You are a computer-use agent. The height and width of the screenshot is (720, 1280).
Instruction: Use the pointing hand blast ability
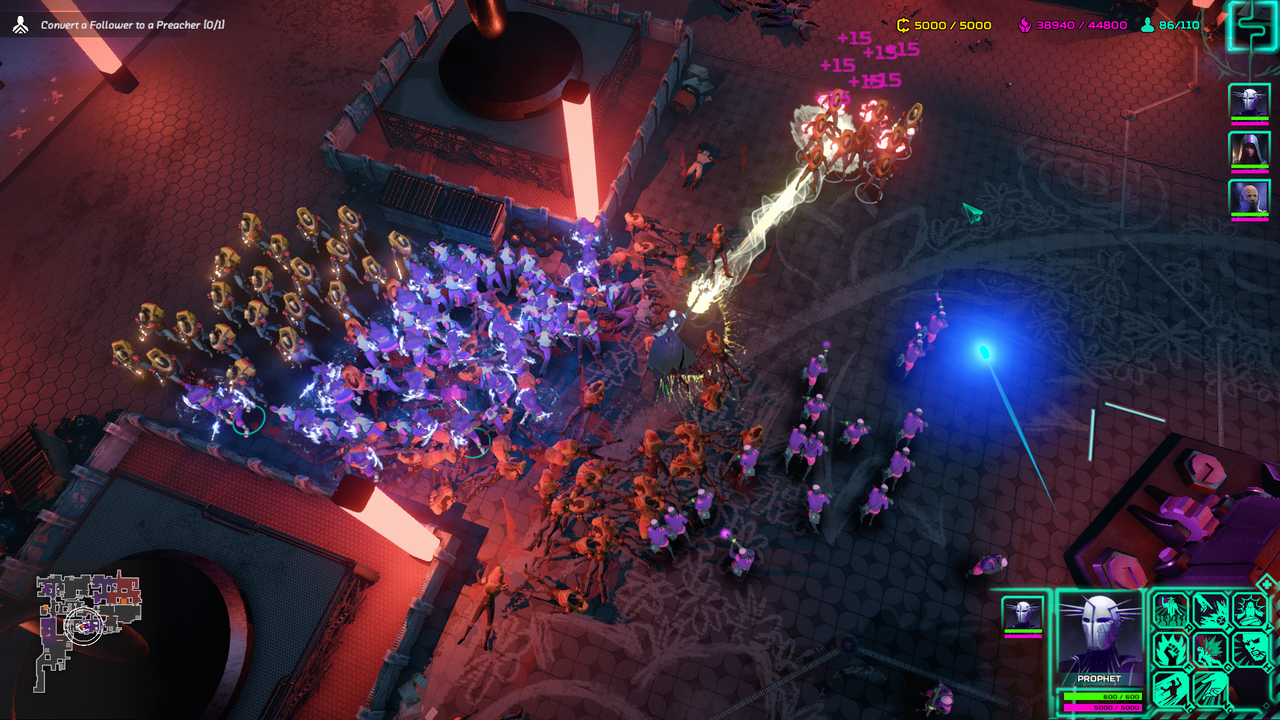tap(1211, 609)
